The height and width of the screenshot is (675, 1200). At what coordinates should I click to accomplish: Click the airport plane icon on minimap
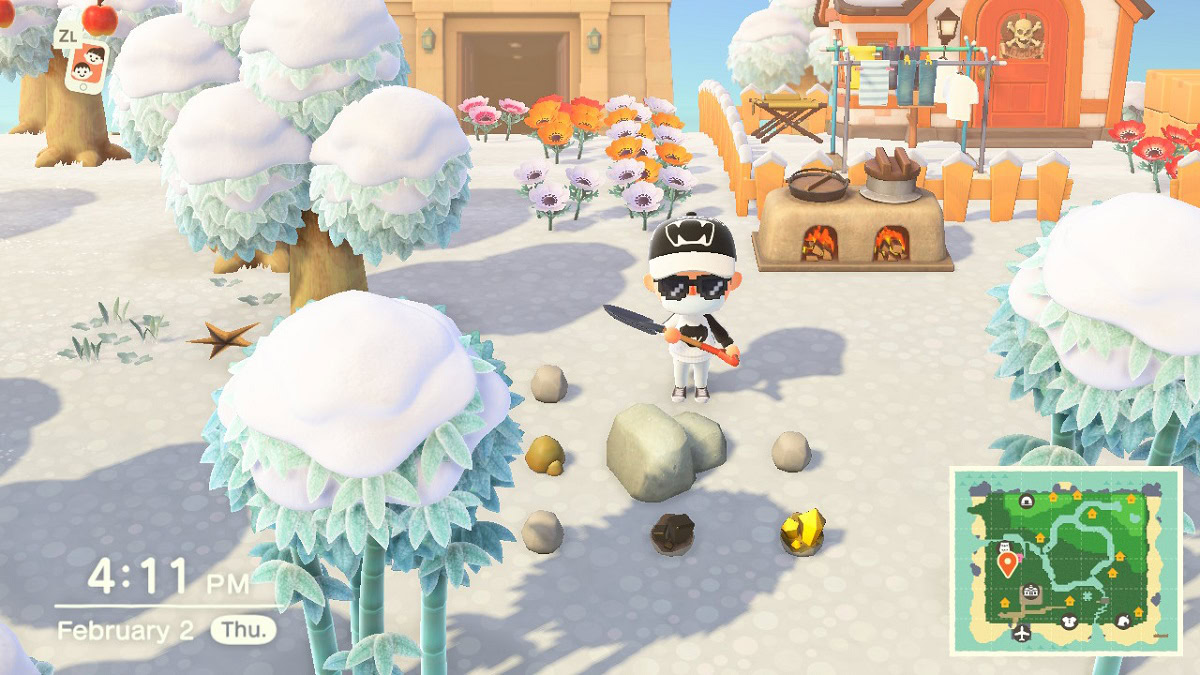click(x=1021, y=633)
